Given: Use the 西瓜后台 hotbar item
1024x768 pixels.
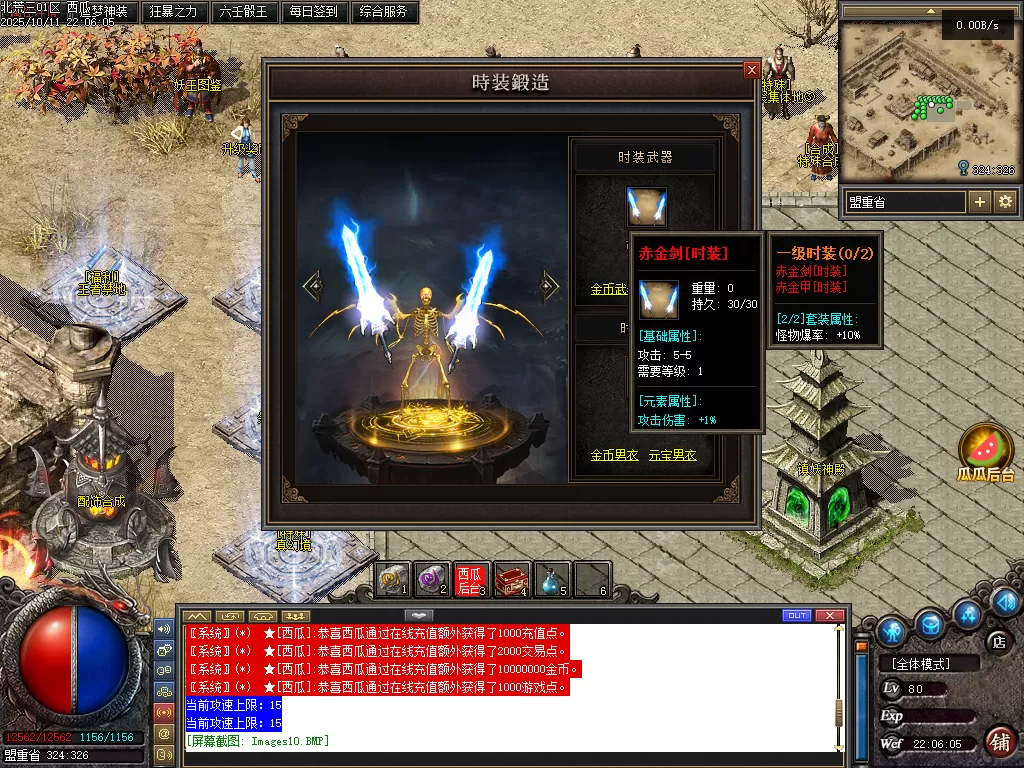Looking at the screenshot, I should [469, 579].
